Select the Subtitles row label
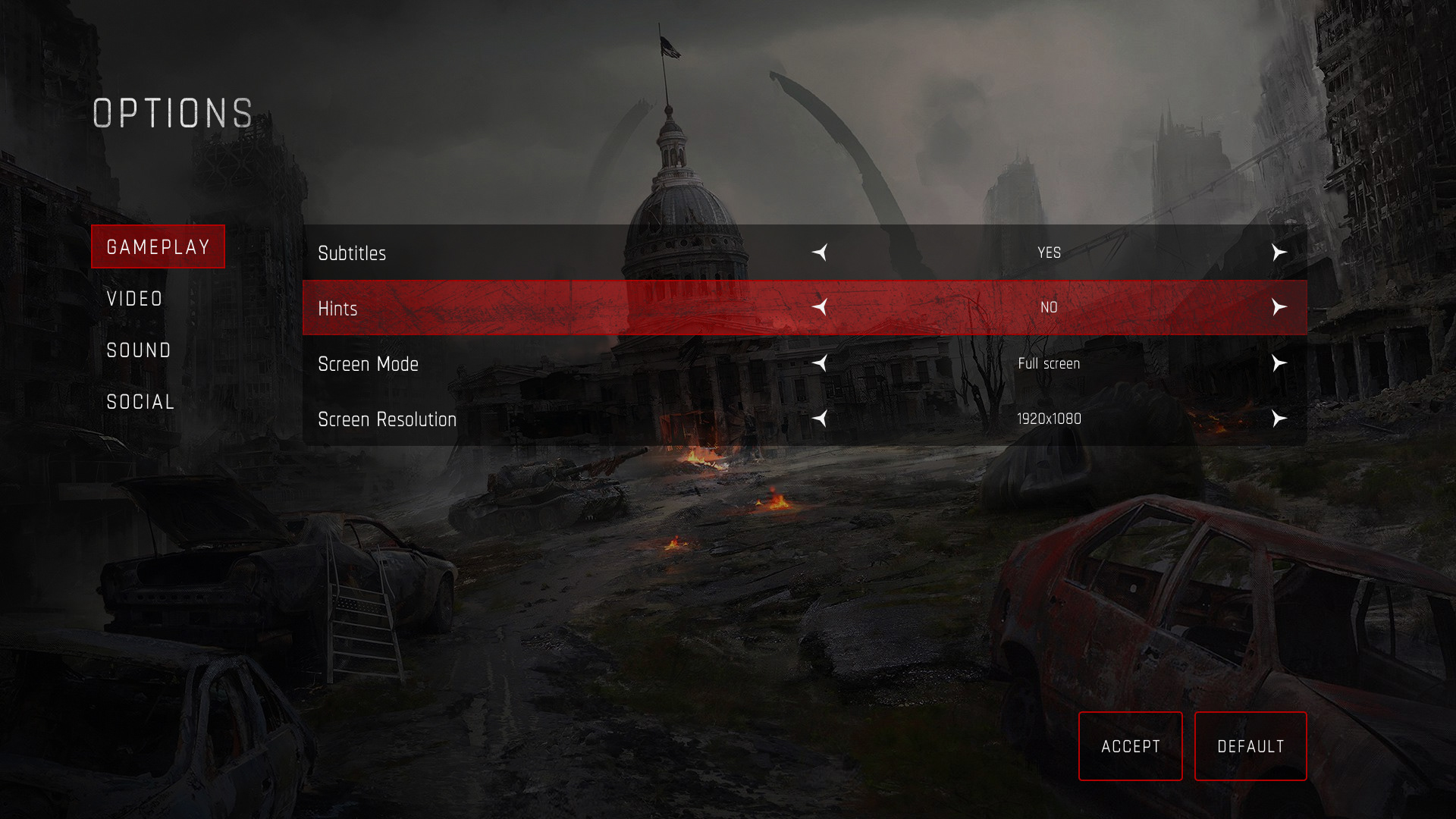The height and width of the screenshot is (819, 1456). (x=352, y=253)
